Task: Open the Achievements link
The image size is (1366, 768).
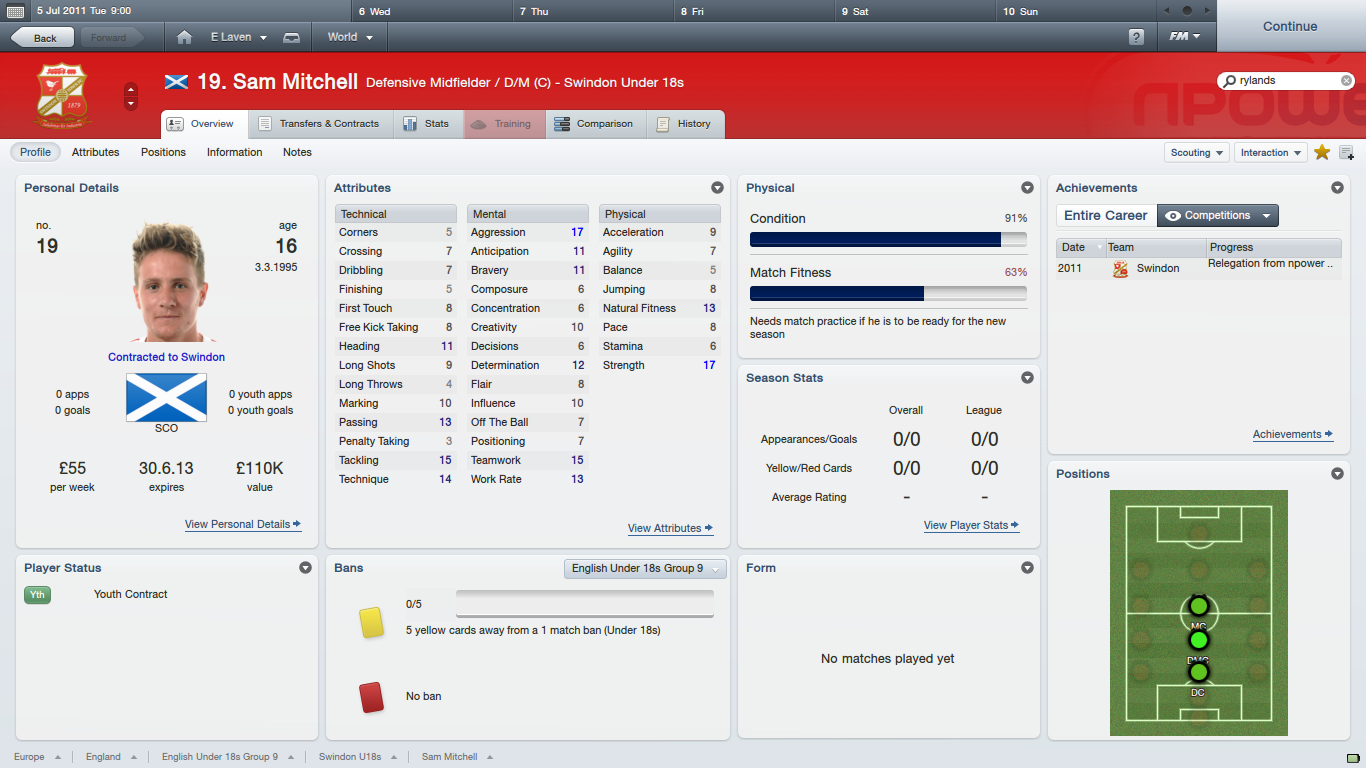Action: click(x=1292, y=434)
